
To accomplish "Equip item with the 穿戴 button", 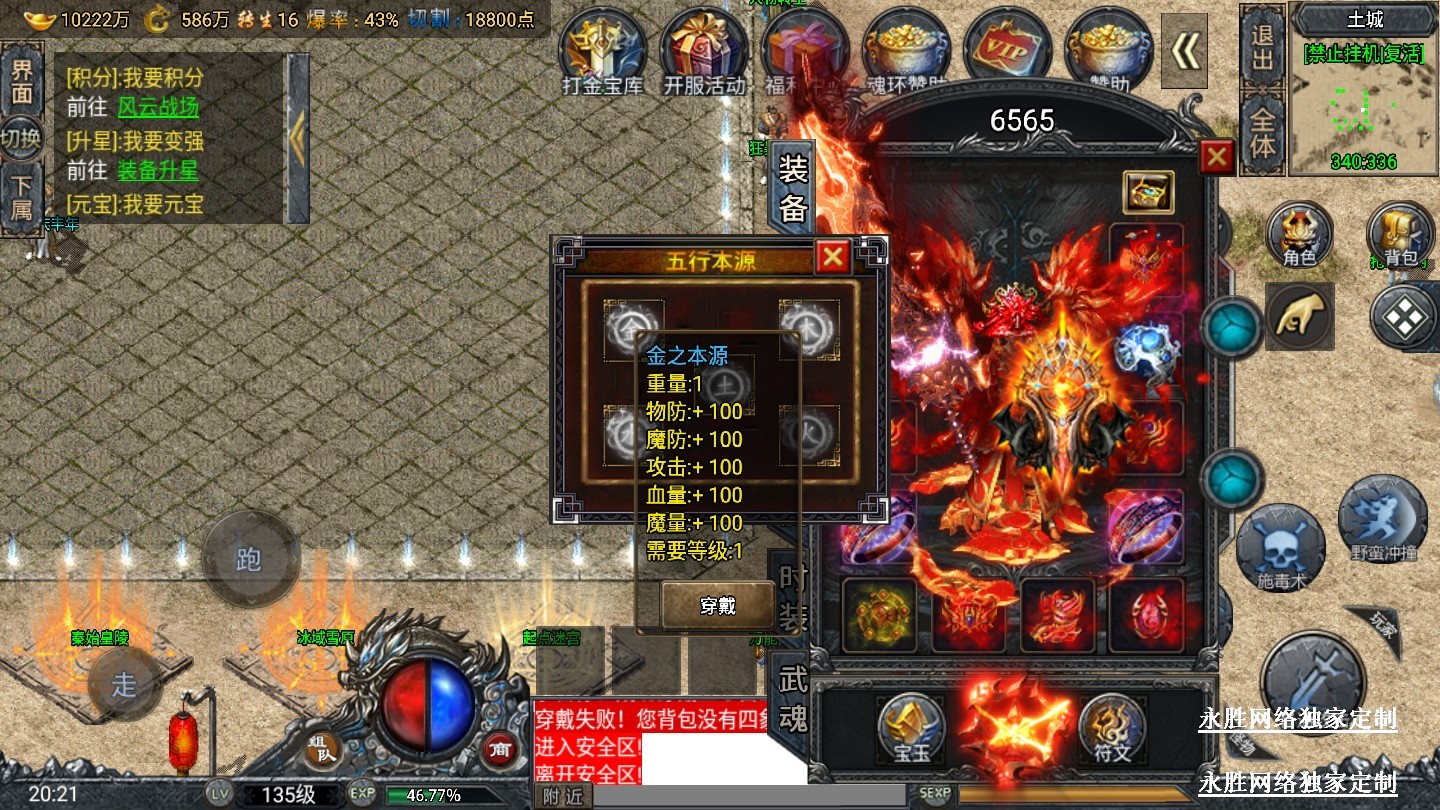I will click(x=717, y=604).
